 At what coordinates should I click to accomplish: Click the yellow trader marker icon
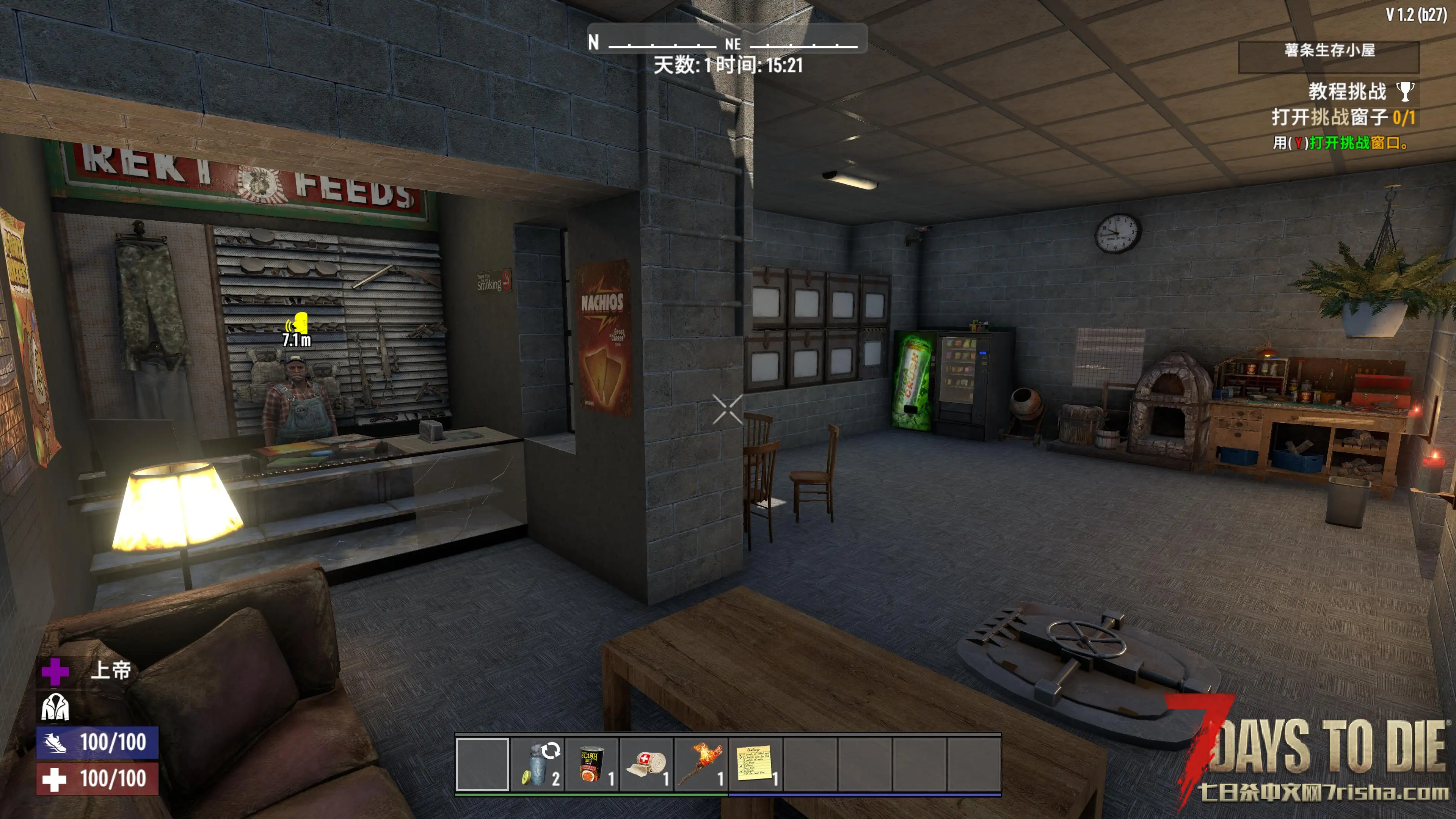click(x=298, y=324)
